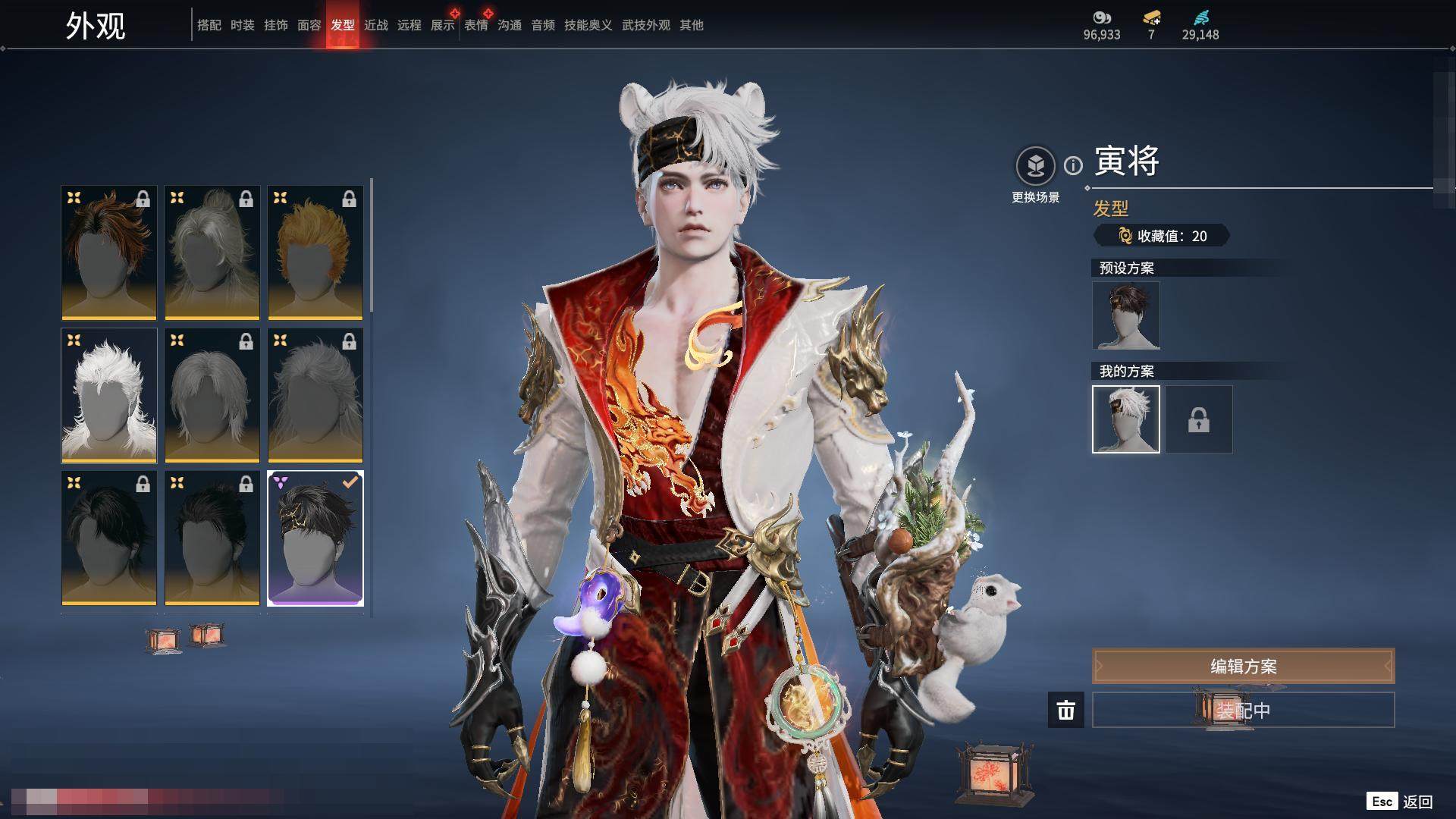Choose the white spiky hairstyle thumbnail
Image resolution: width=1456 pixels, height=819 pixels.
click(x=109, y=395)
